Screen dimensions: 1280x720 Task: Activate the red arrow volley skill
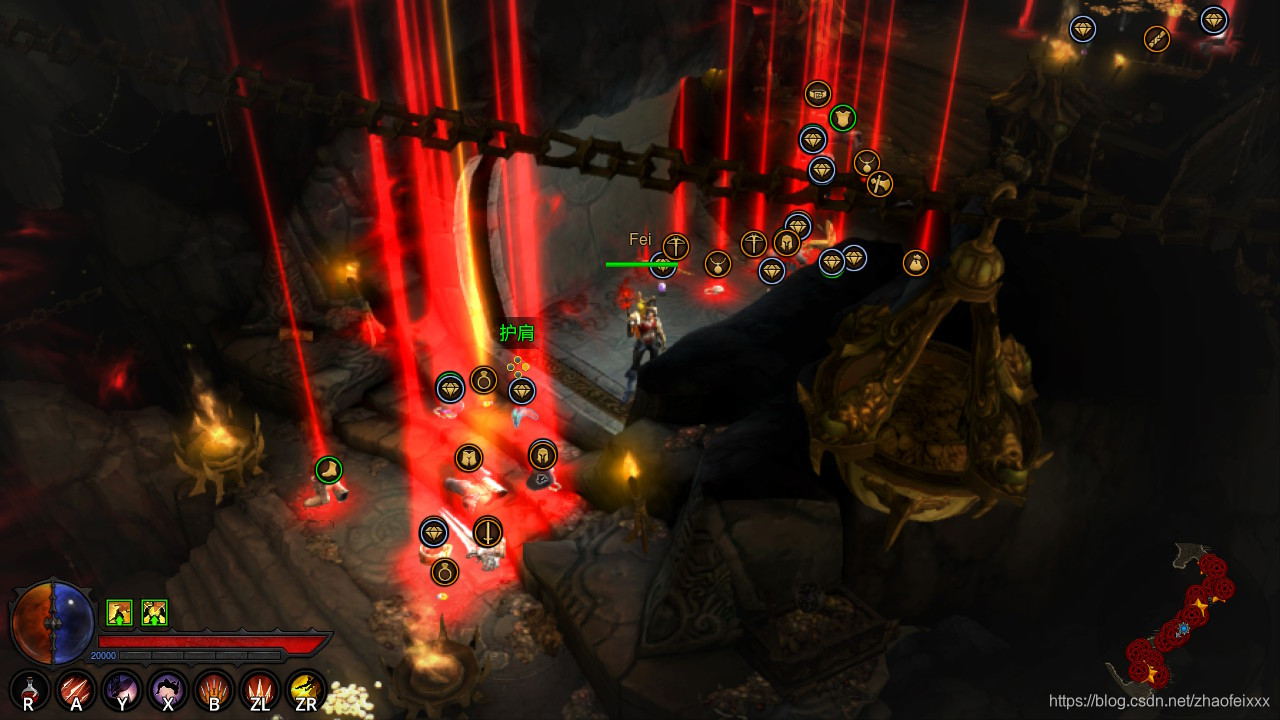76,689
